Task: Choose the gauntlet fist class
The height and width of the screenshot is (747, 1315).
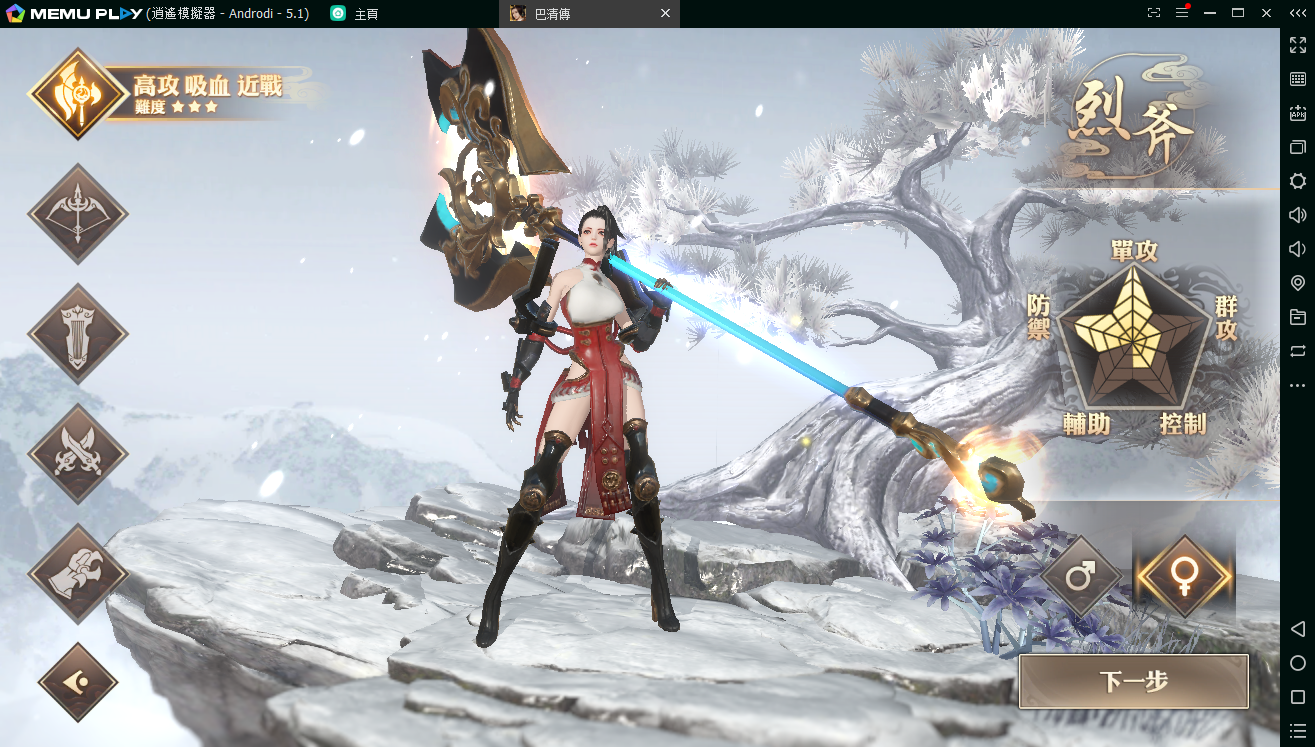Action: coord(78,574)
